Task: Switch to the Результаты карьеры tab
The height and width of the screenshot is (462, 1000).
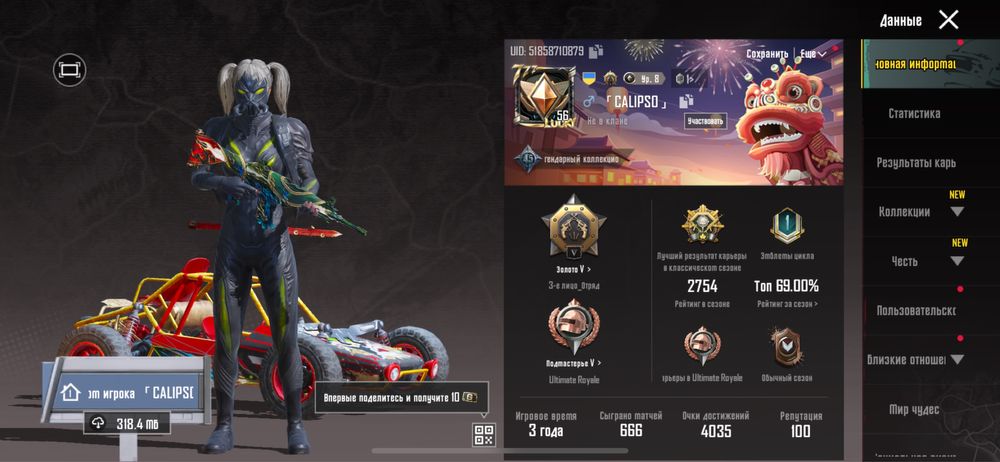Action: pos(916,162)
